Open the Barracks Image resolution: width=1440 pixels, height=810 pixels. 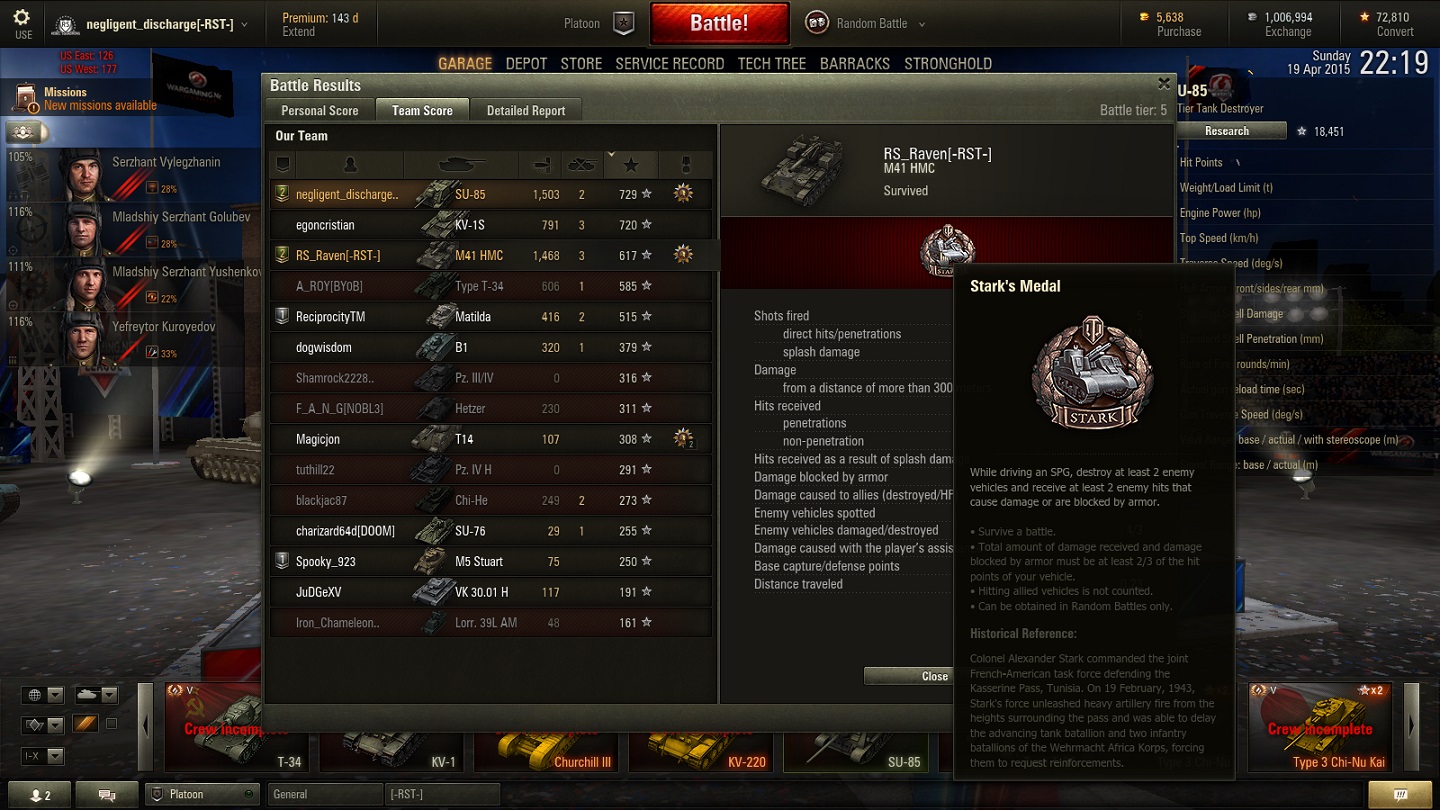point(854,63)
